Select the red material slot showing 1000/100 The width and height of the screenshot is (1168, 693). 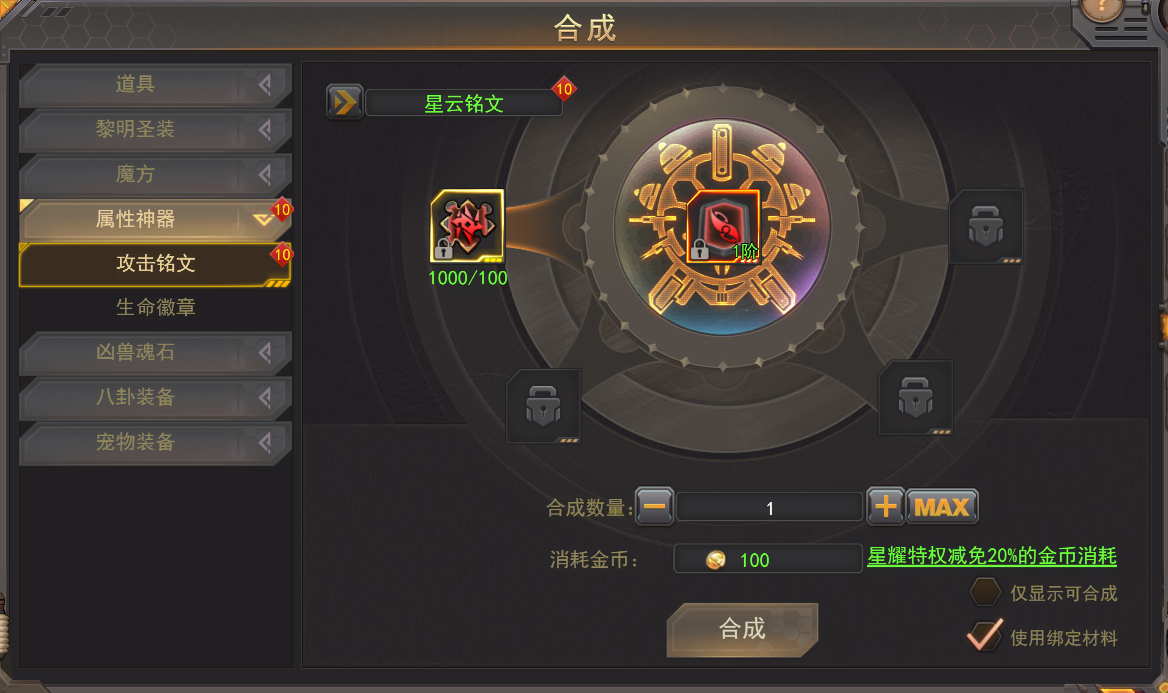pyautogui.click(x=467, y=227)
